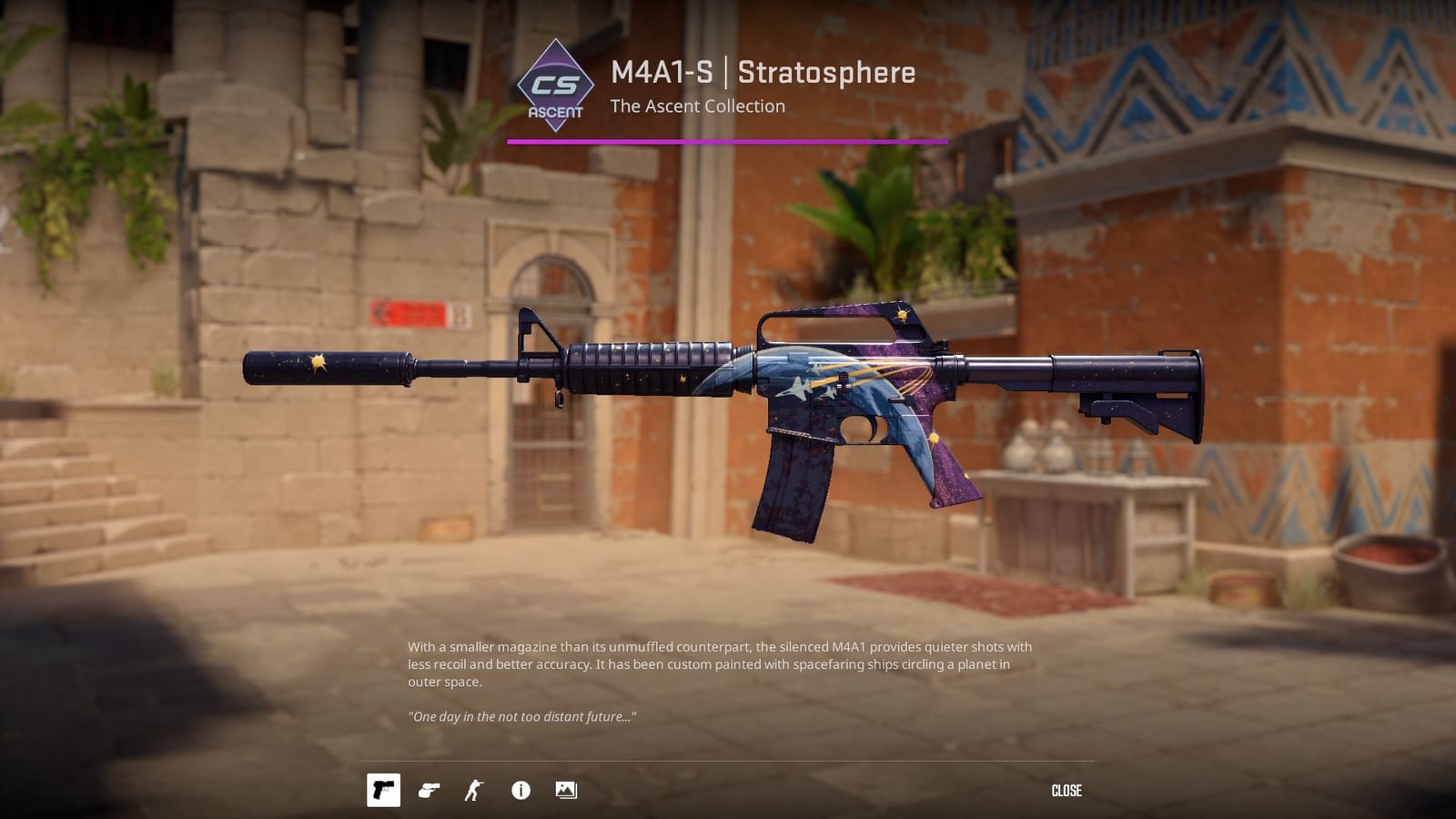Open The Ascent Collection
The width and height of the screenshot is (1456, 819).
pyautogui.click(x=698, y=106)
